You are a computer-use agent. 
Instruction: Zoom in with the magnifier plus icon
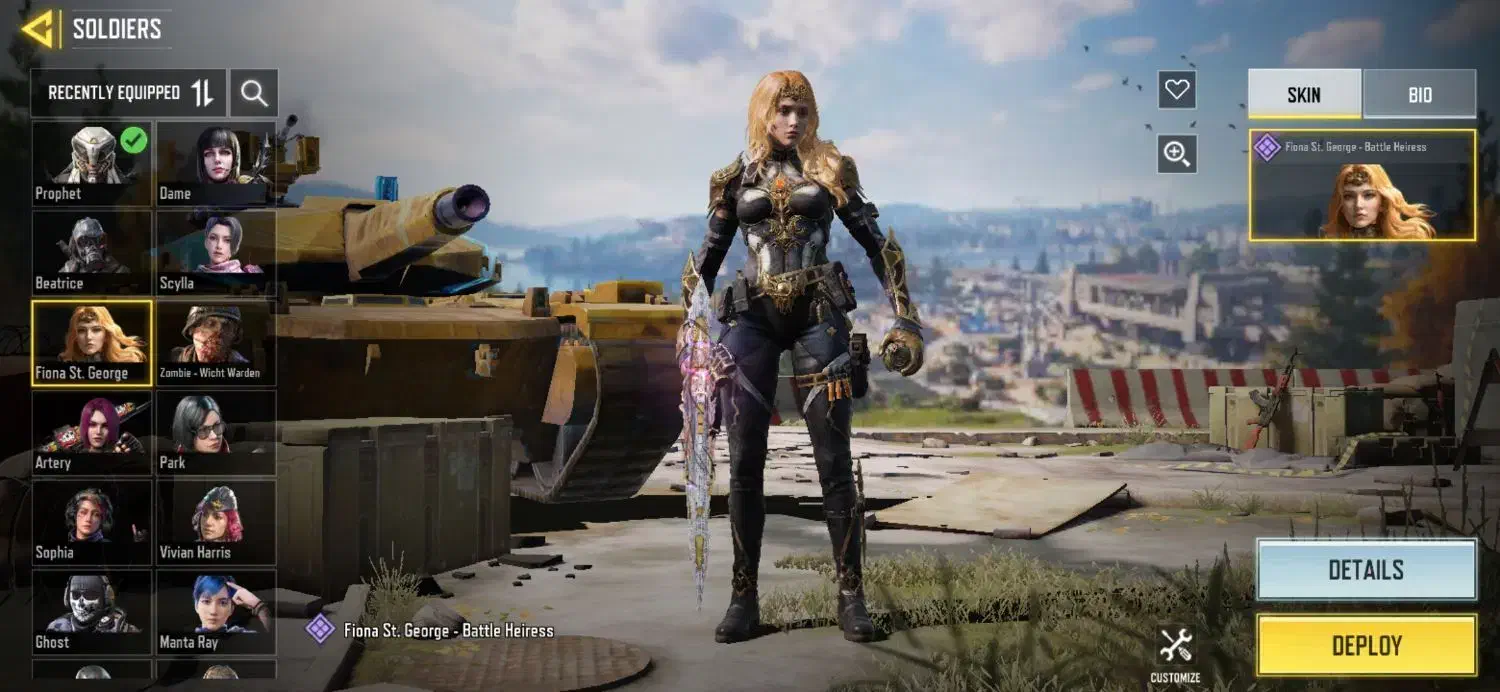[x=1177, y=154]
